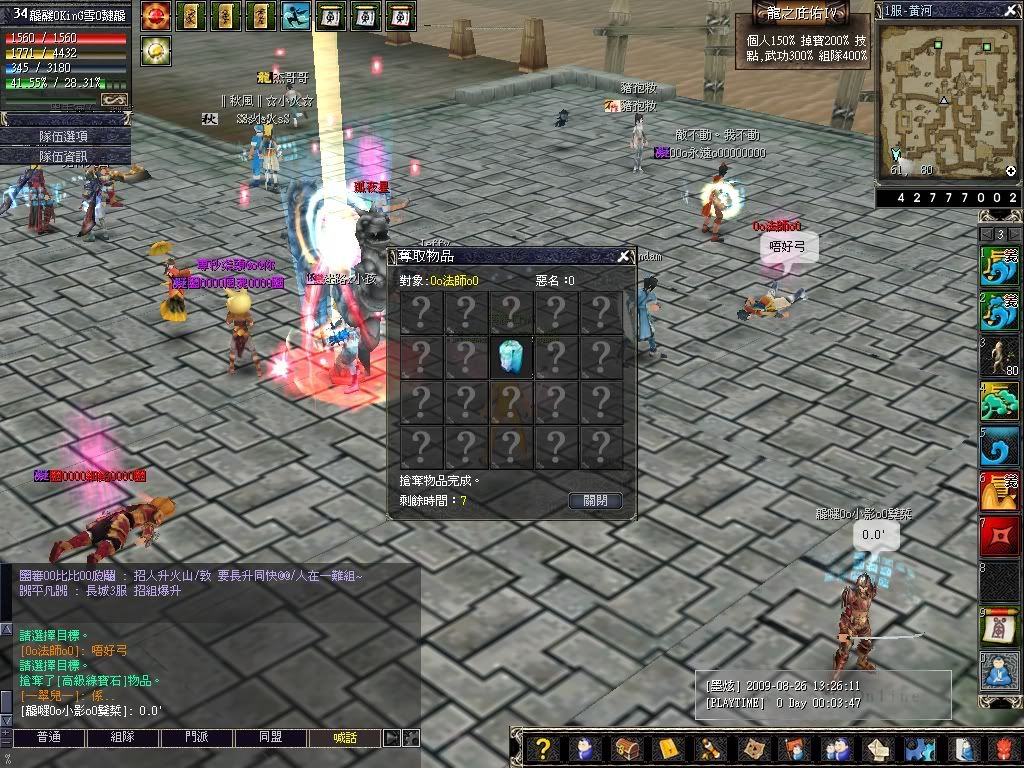
Task: Open the blue gear settings icon
Action: click(x=919, y=748)
